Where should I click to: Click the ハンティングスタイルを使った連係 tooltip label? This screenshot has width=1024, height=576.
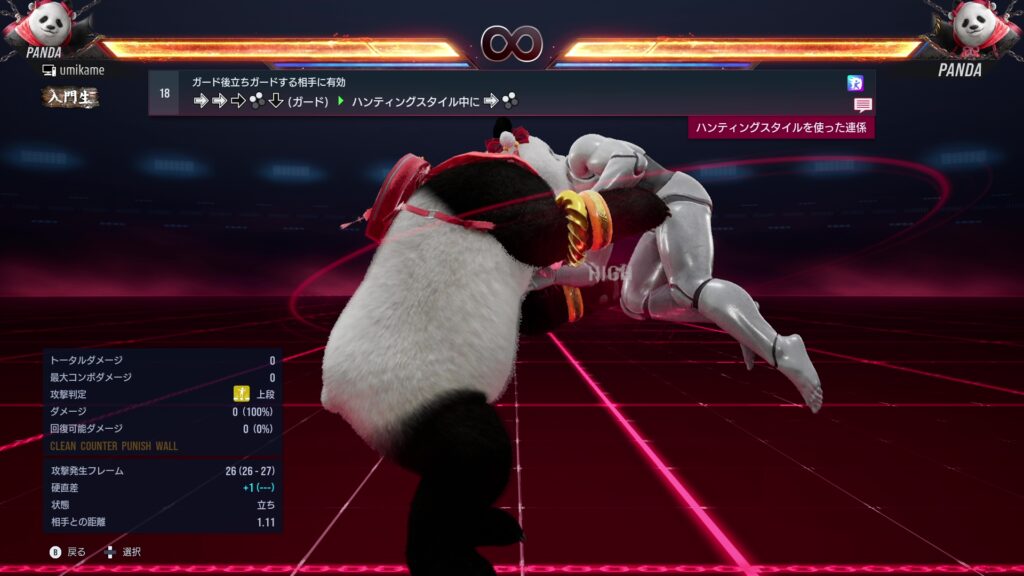click(x=781, y=128)
